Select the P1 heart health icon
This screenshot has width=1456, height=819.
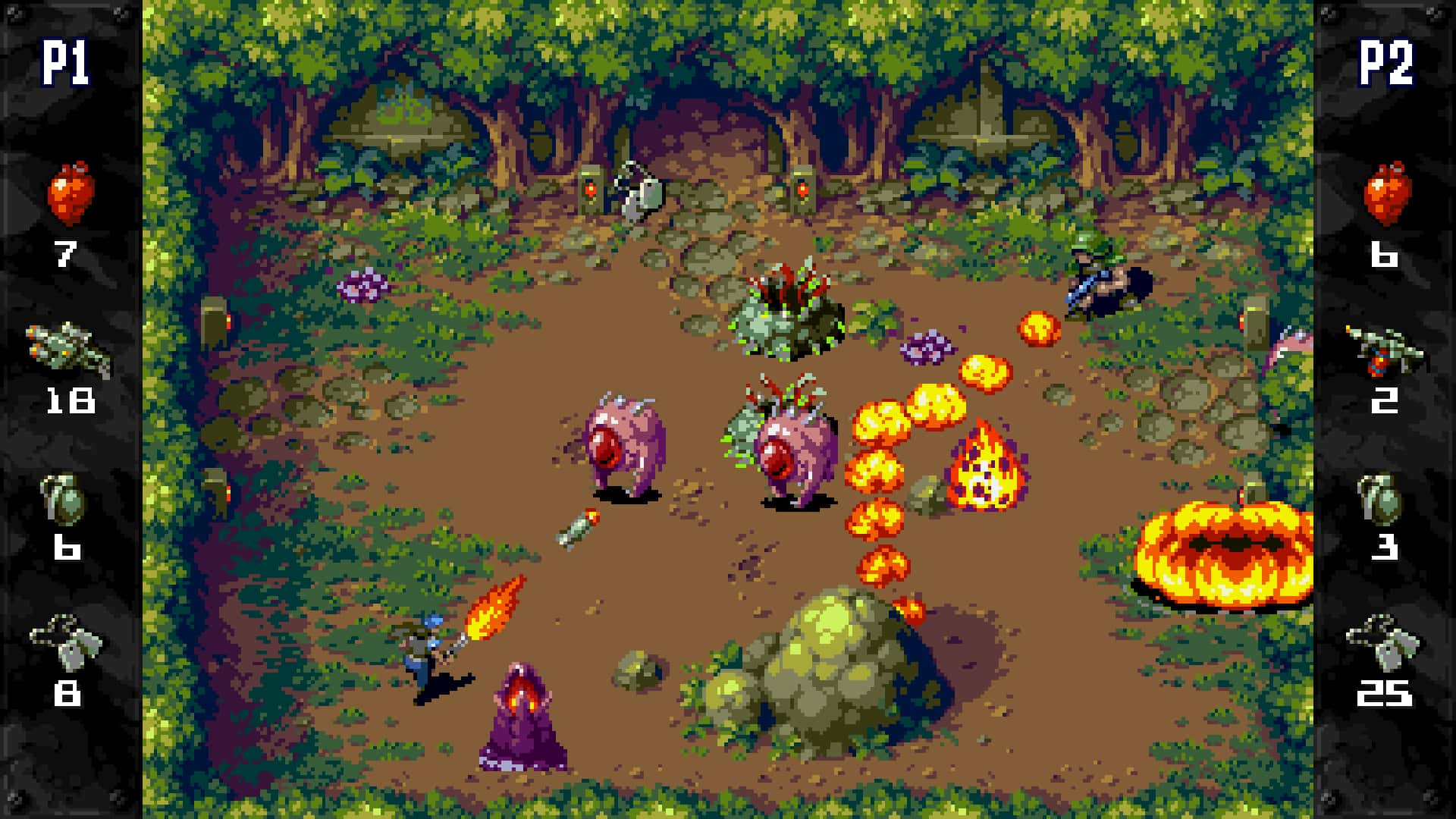(72, 192)
